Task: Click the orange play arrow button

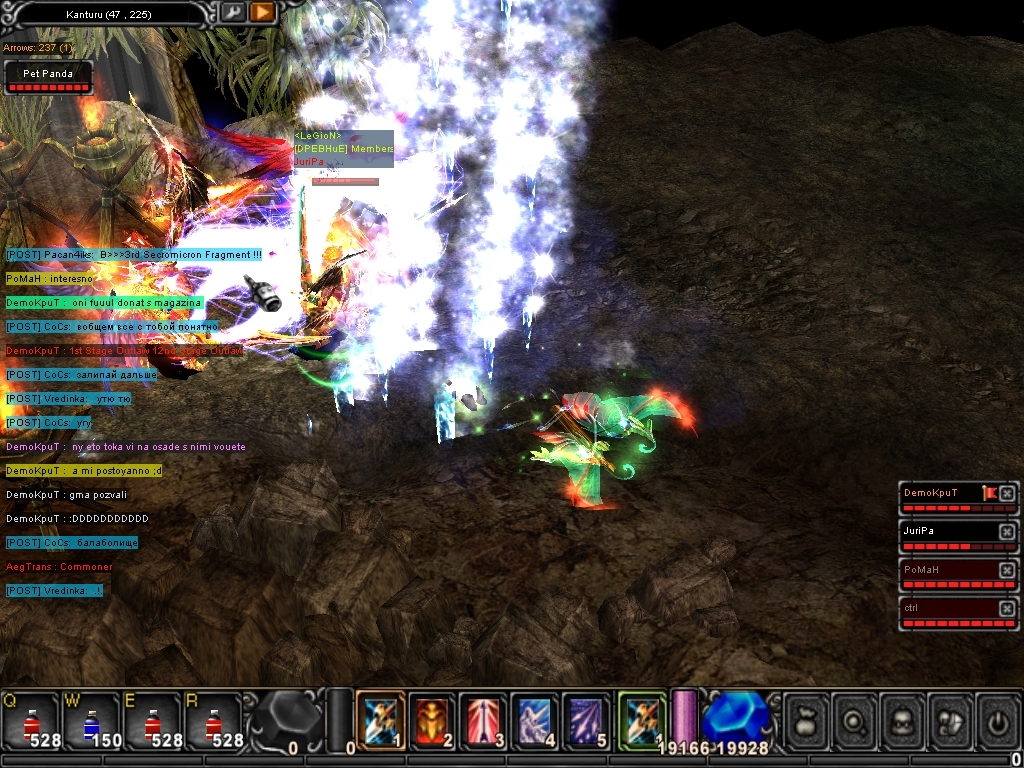Action: [262, 12]
